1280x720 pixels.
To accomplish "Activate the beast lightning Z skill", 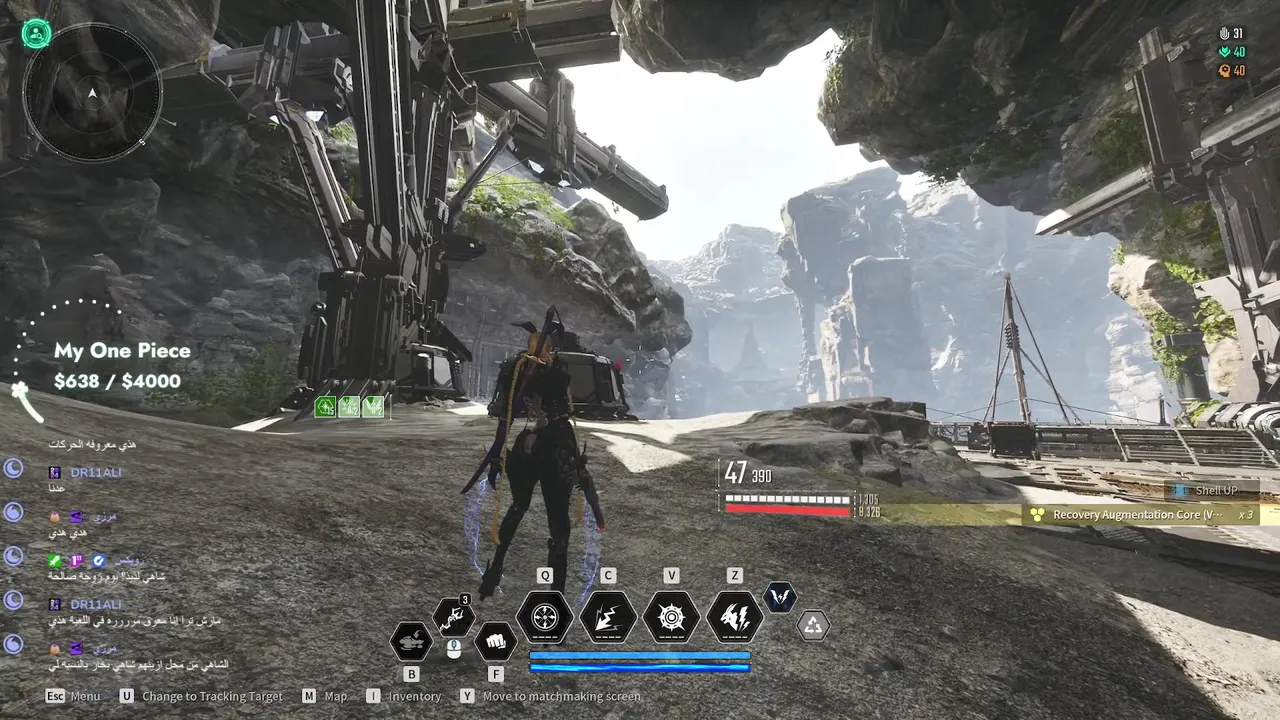I will coord(735,617).
